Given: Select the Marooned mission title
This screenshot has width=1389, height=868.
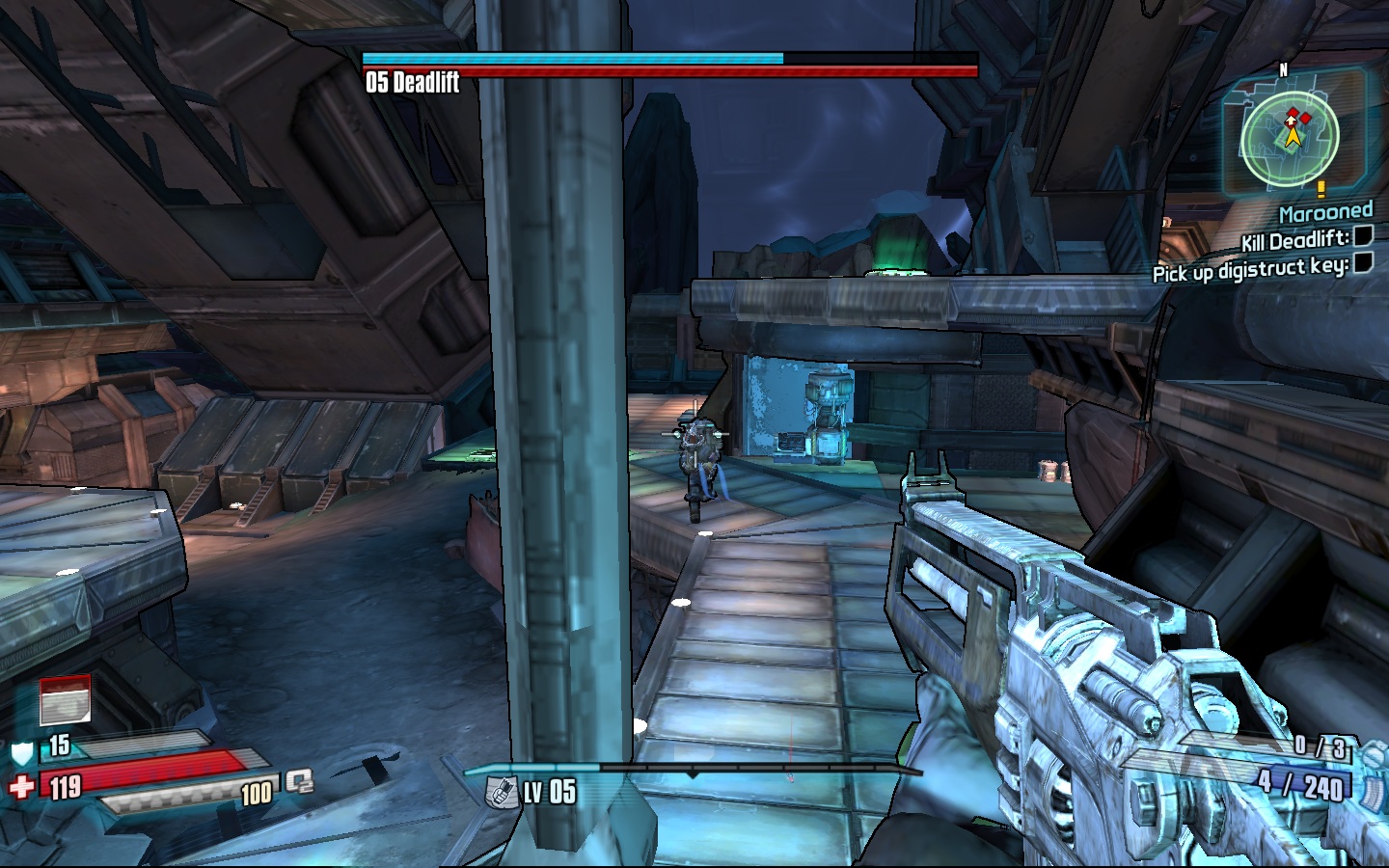Looking at the screenshot, I should 1325,212.
